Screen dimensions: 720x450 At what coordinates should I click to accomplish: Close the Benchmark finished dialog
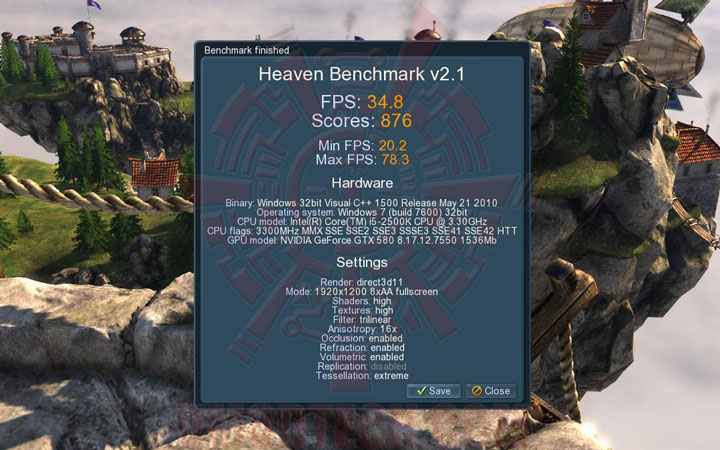[491, 391]
